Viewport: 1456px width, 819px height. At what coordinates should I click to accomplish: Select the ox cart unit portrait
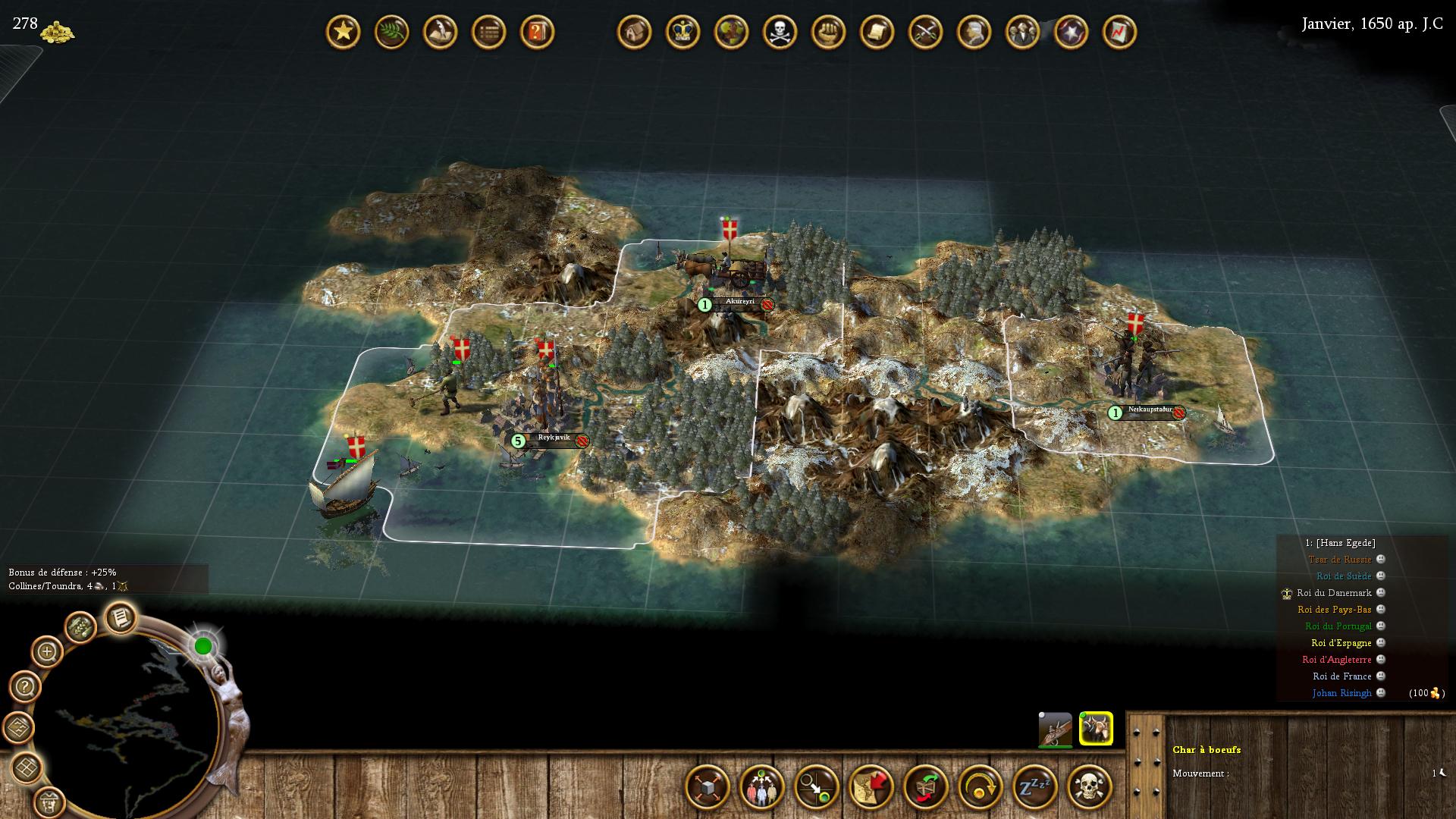pos(1096,729)
